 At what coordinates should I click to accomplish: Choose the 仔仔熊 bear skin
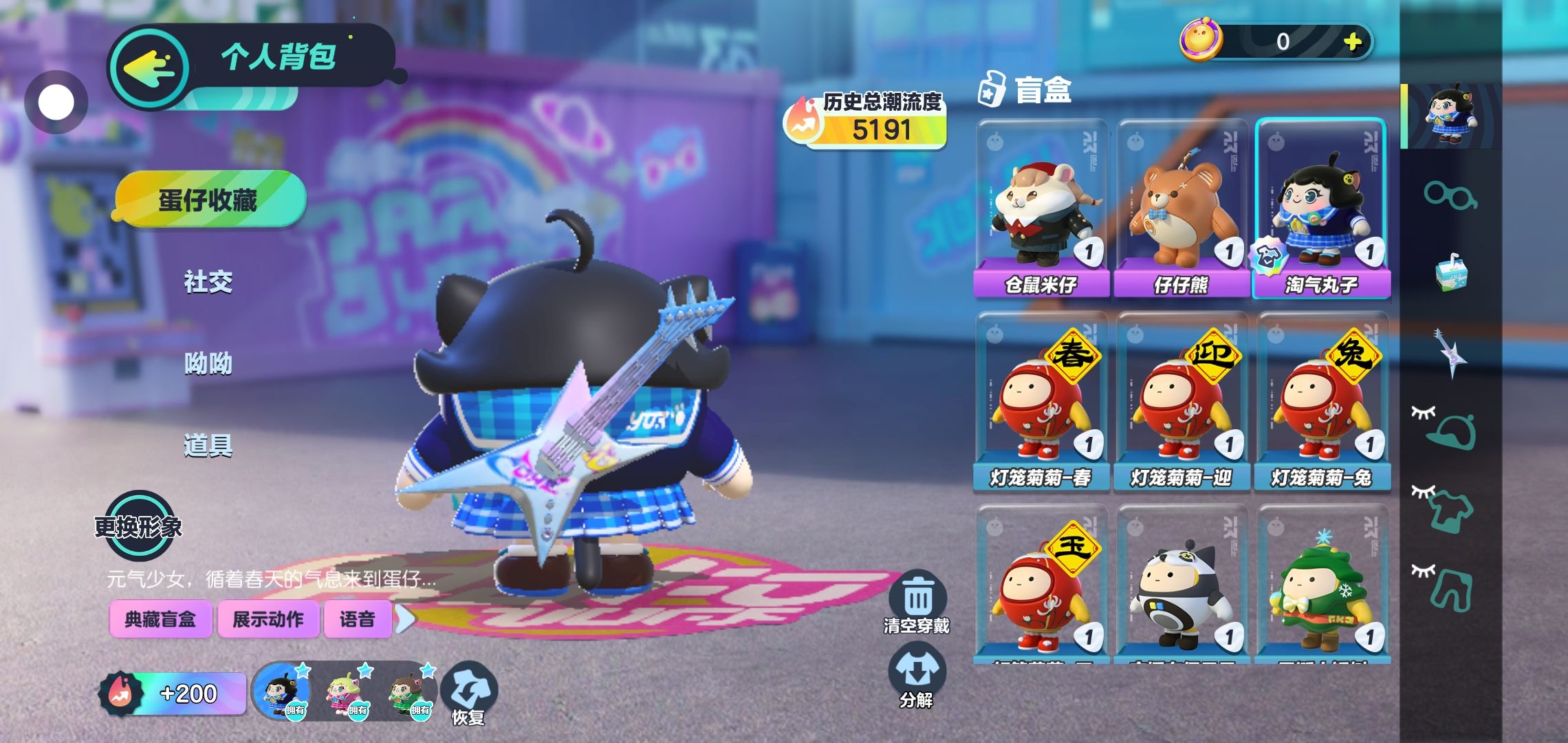click(1182, 208)
